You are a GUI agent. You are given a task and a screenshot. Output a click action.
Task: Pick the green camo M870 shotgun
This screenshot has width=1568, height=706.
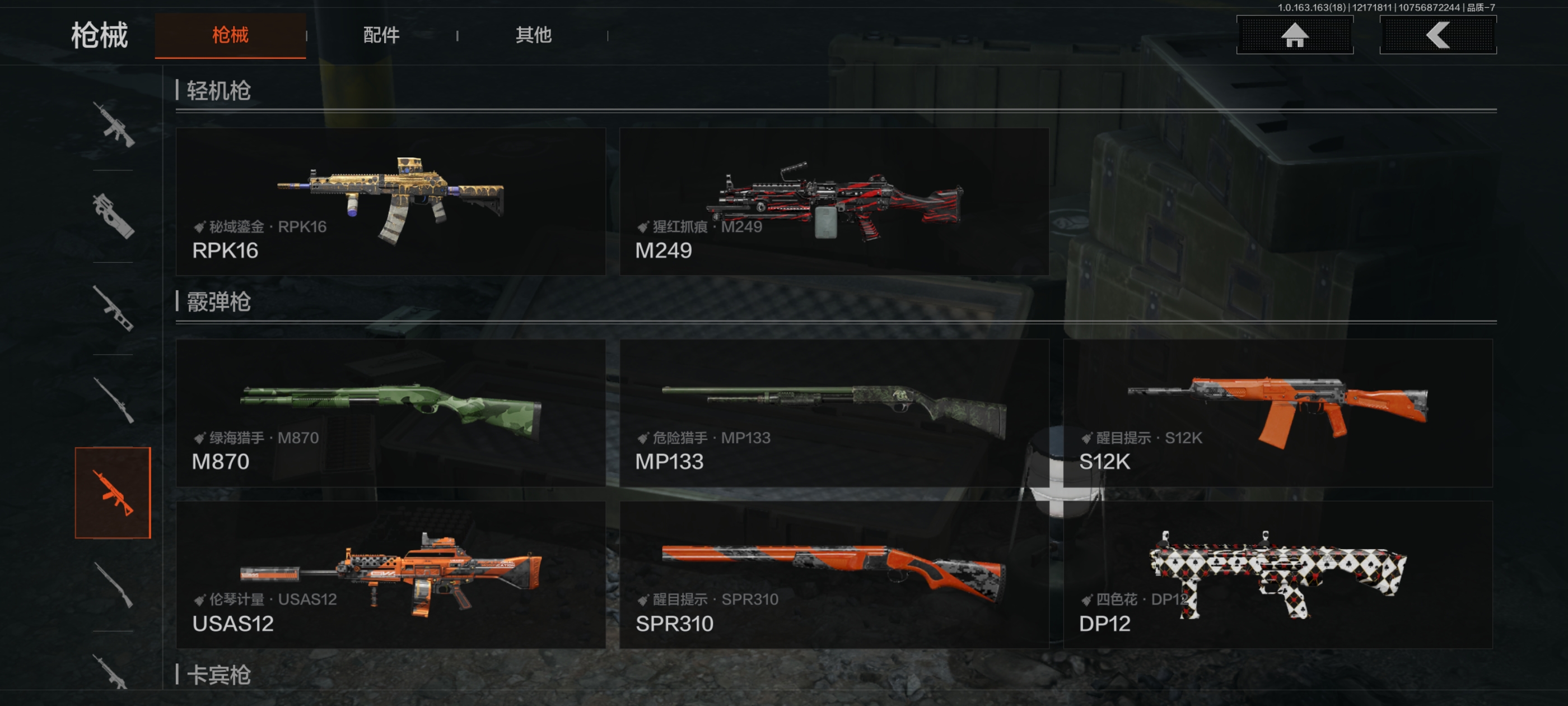pos(390,412)
